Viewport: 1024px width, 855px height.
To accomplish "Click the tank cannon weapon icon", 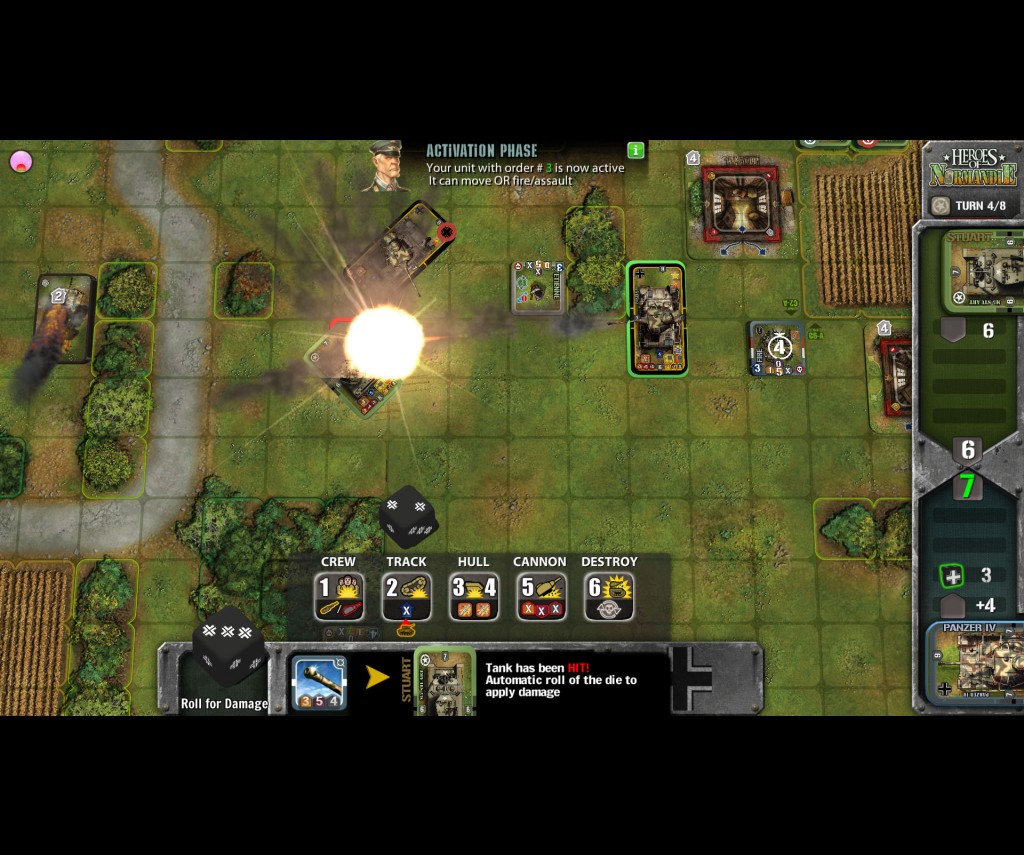I will 320,684.
